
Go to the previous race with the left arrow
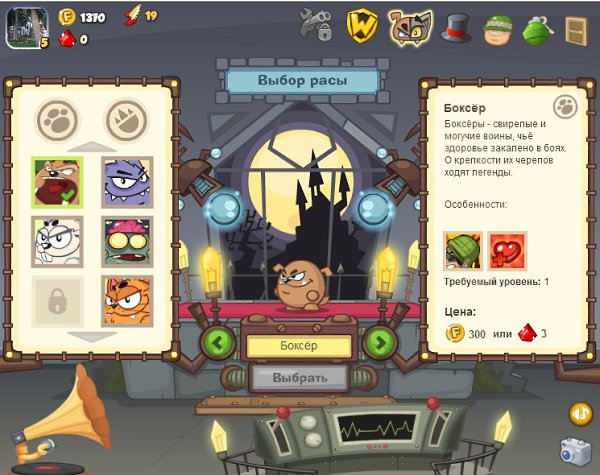218,342
